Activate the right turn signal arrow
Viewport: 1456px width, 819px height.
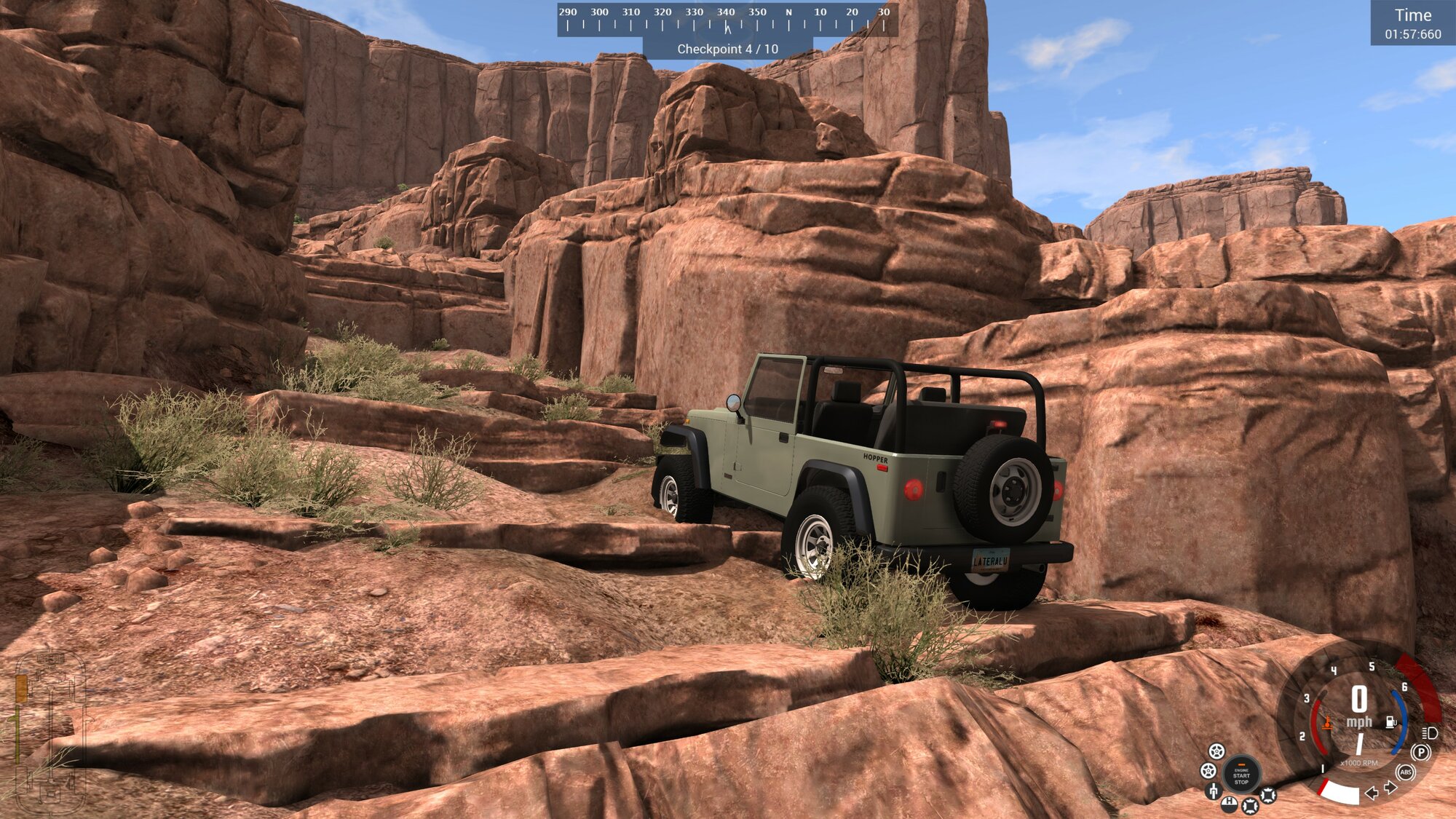pyautogui.click(x=1390, y=788)
